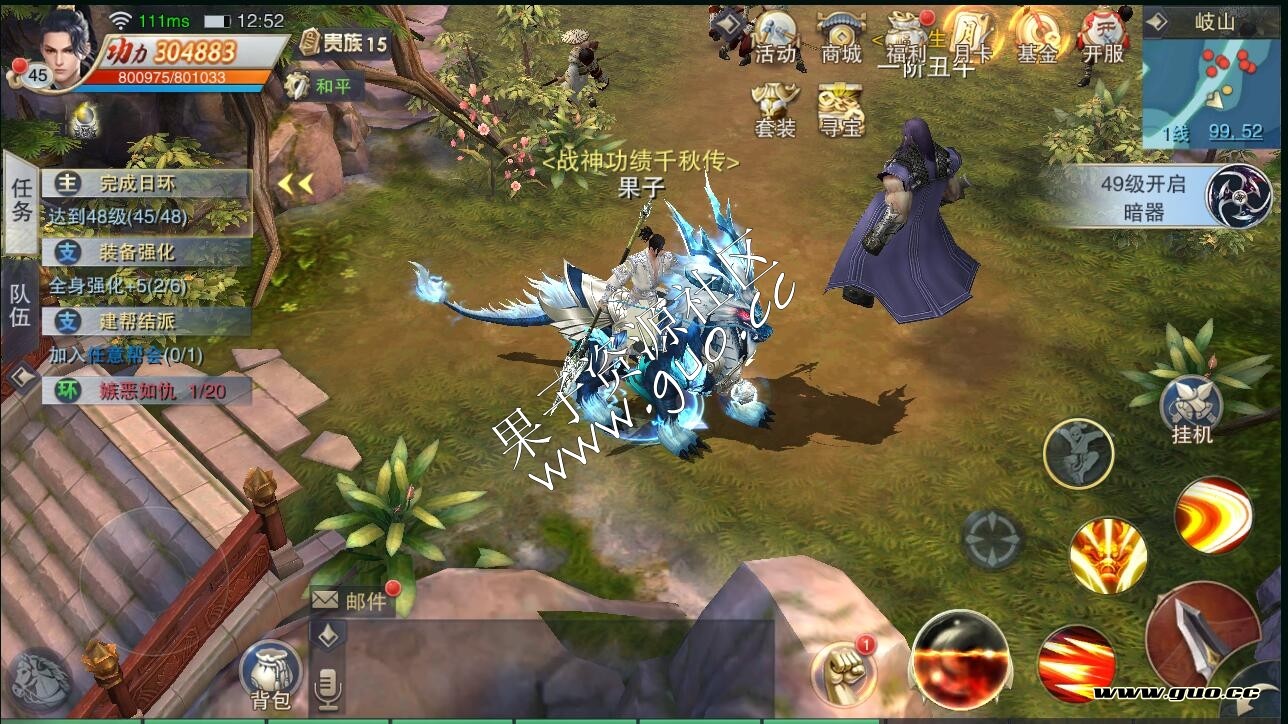Open the 套装 equipment set menu
This screenshot has height=724, width=1288.
[x=775, y=109]
